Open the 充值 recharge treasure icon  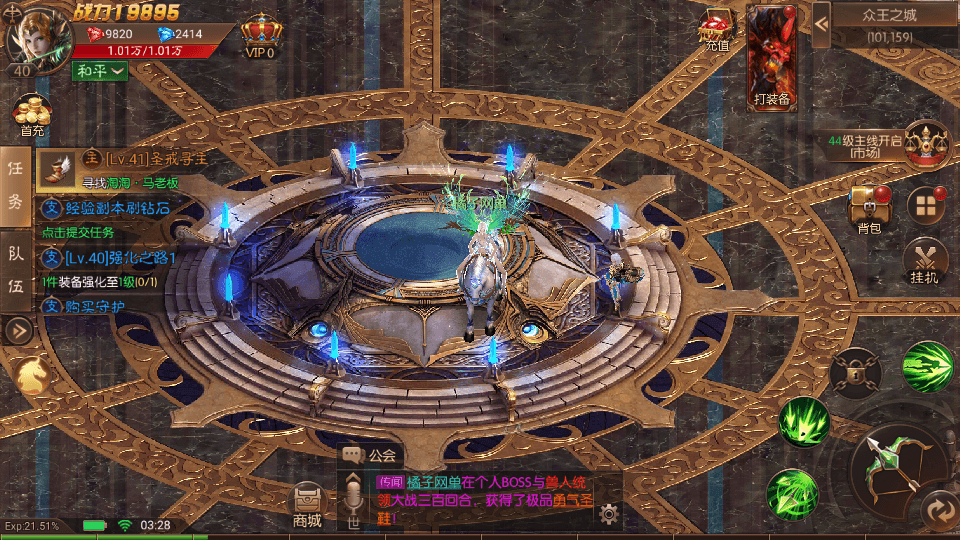tap(717, 32)
